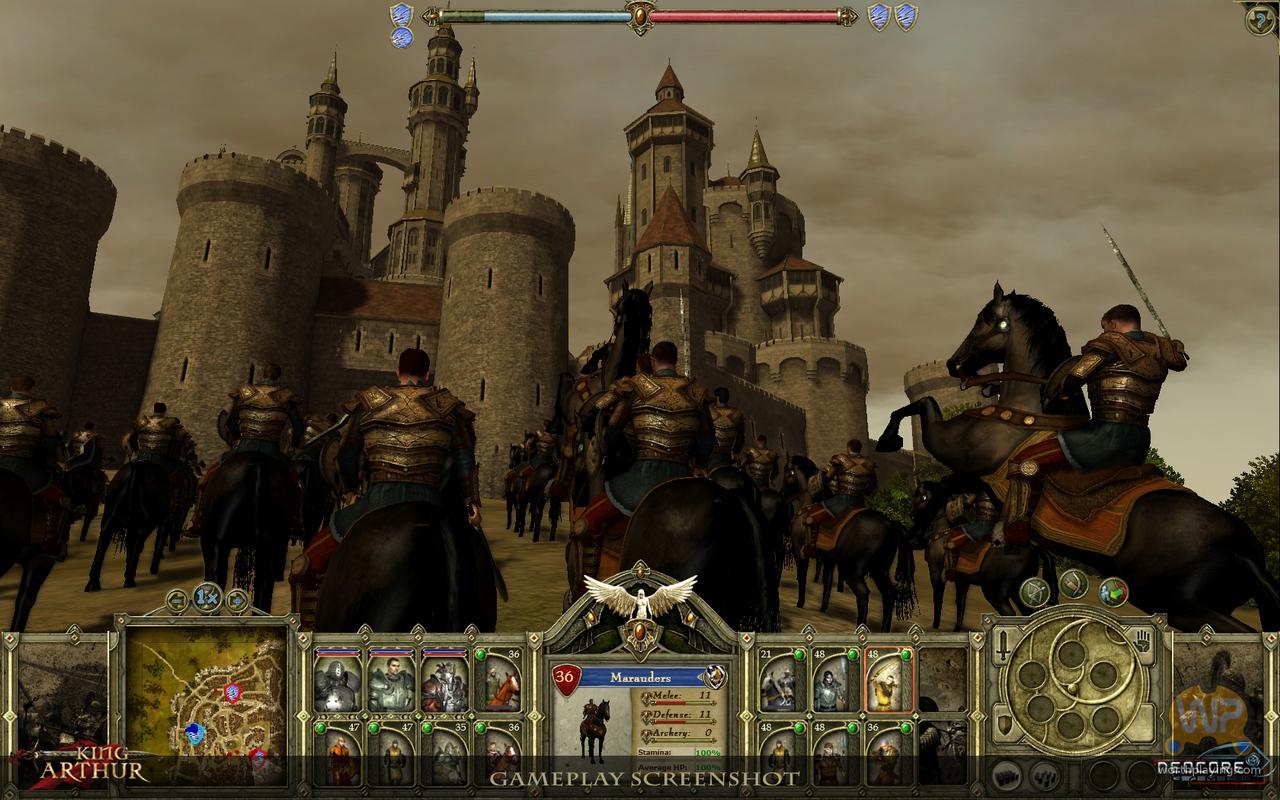Open the help question mark button

click(x=1260, y=18)
